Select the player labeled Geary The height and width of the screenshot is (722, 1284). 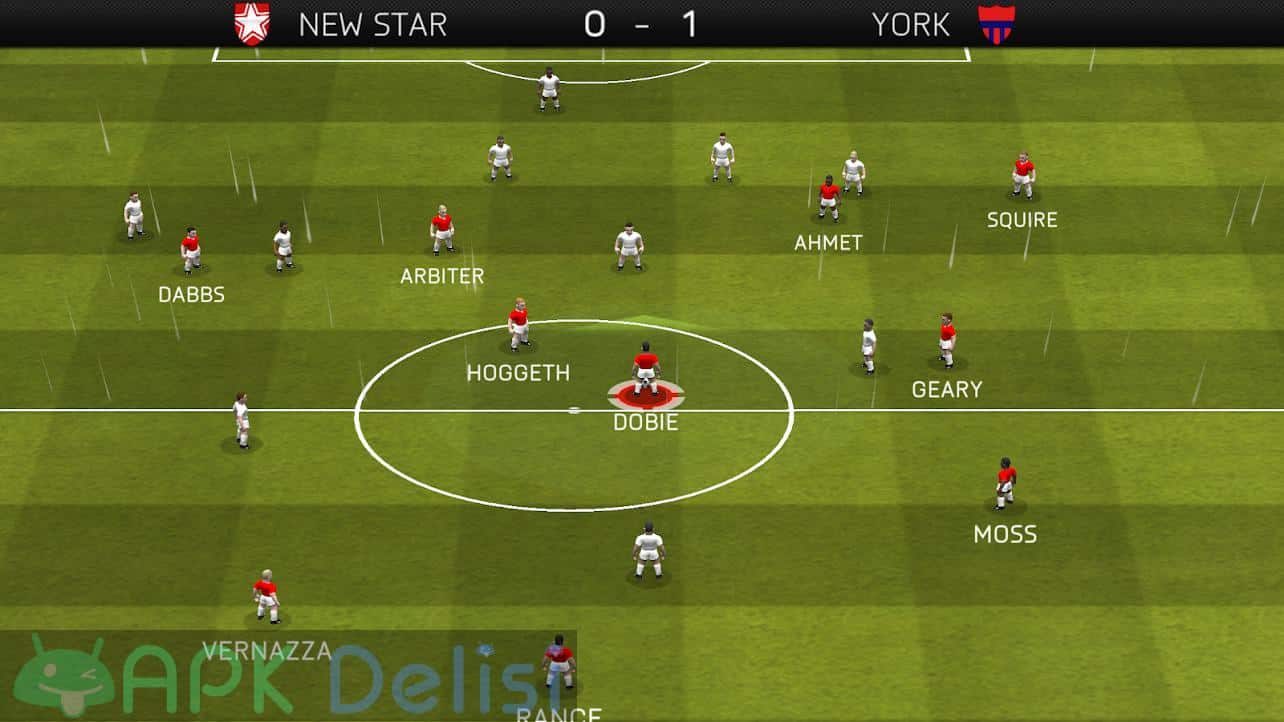[947, 340]
